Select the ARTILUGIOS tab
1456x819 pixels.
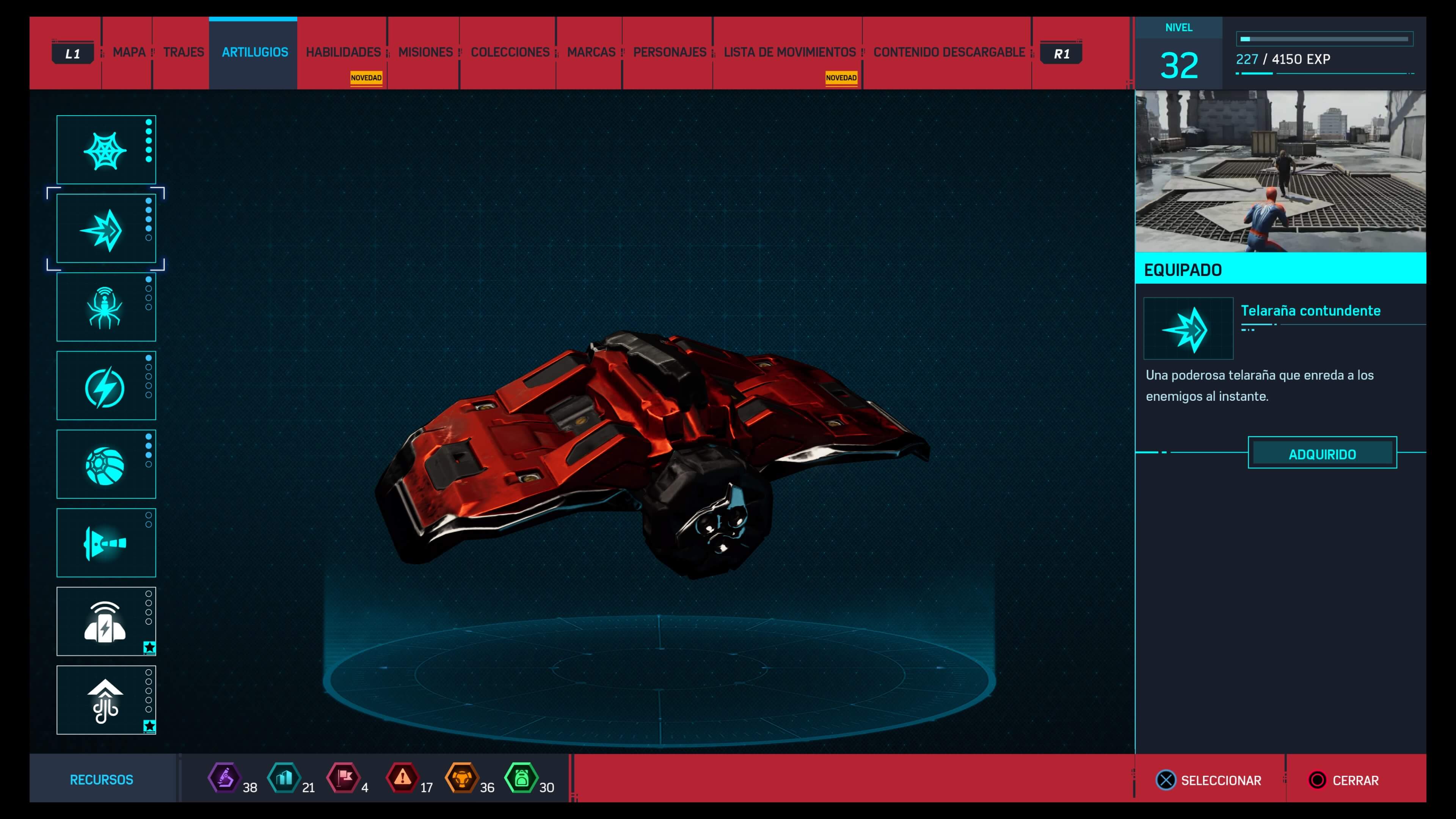(254, 53)
